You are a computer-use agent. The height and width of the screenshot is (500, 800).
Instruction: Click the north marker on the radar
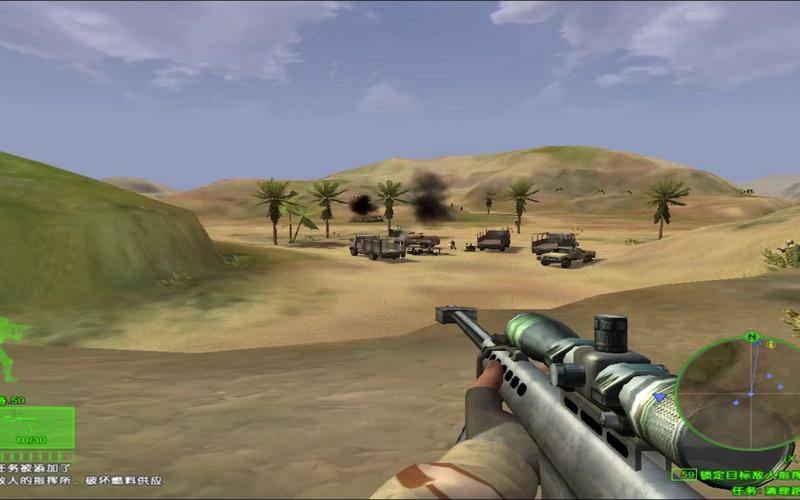point(753,337)
